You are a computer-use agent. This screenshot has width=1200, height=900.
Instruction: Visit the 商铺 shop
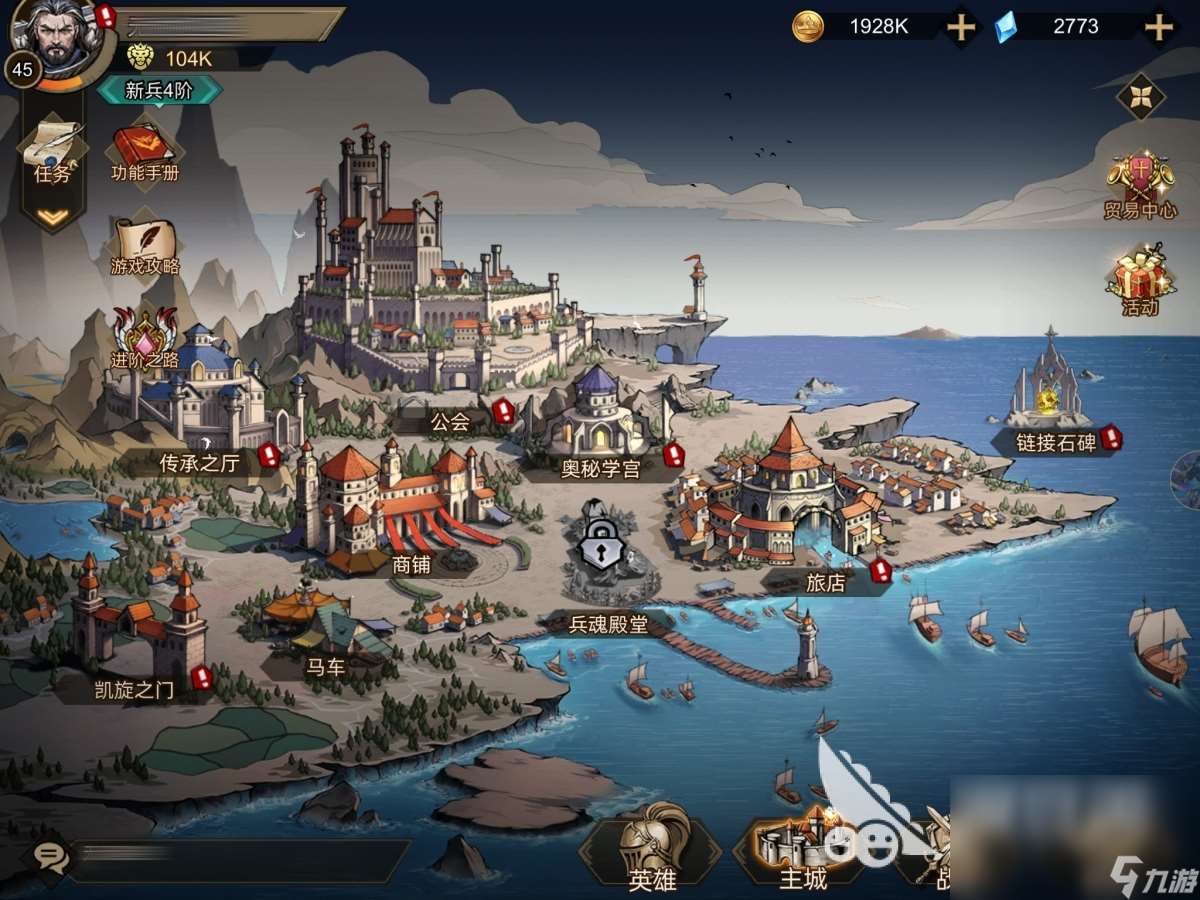pos(400,510)
